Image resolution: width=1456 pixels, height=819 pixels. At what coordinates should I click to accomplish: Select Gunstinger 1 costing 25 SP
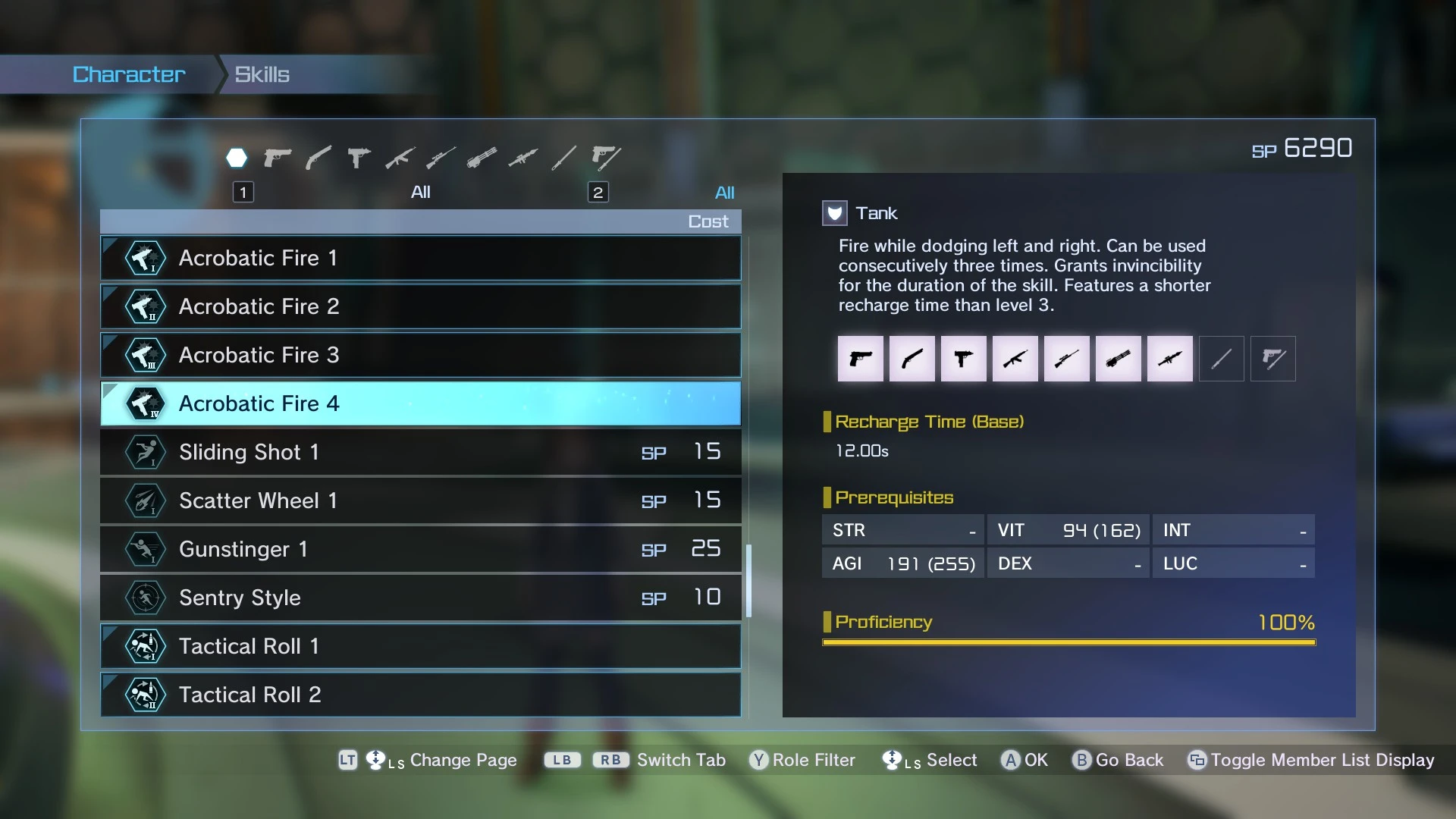pos(420,549)
